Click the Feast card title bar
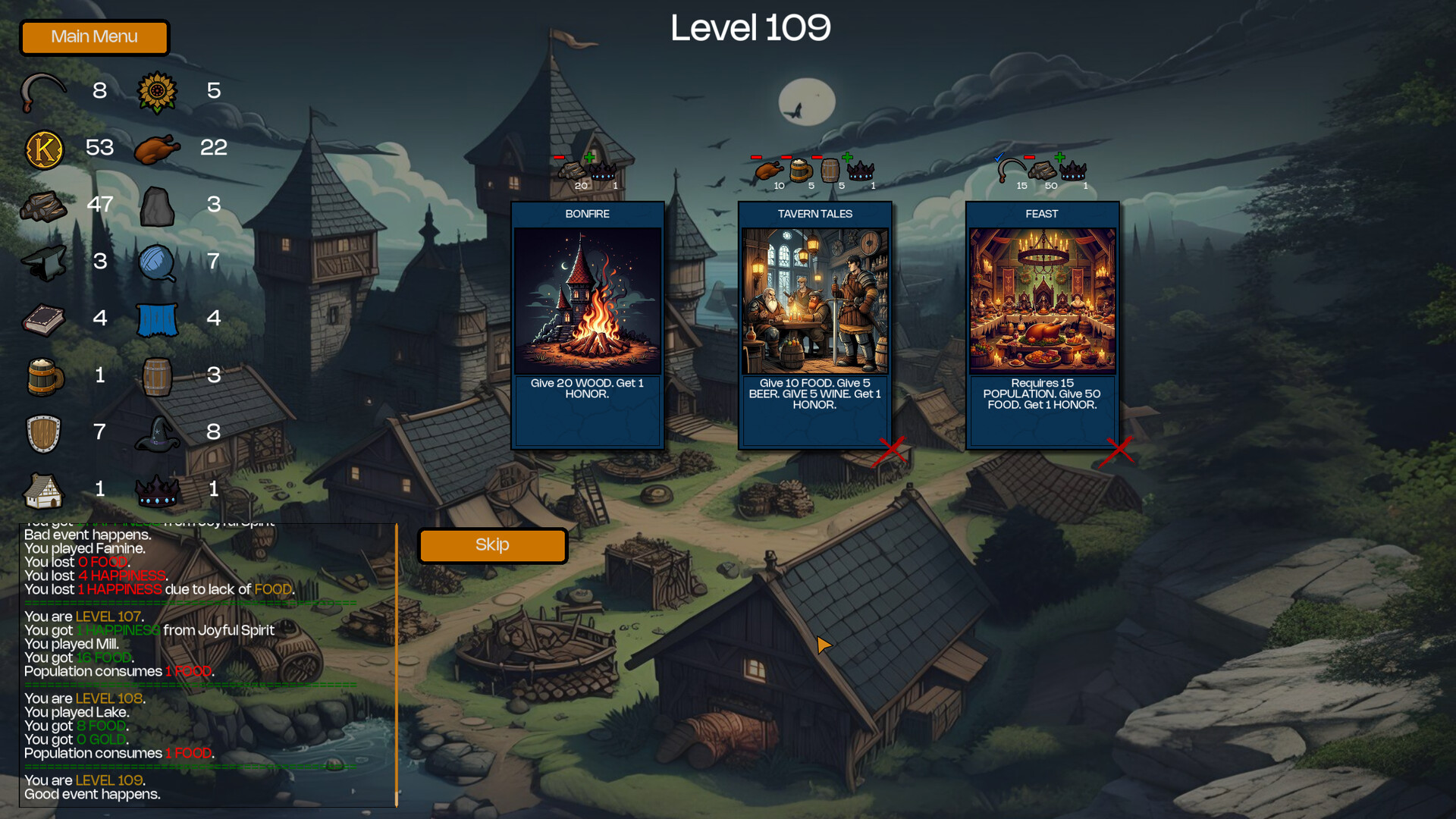Screen dimensions: 1456x819 [x=1041, y=214]
